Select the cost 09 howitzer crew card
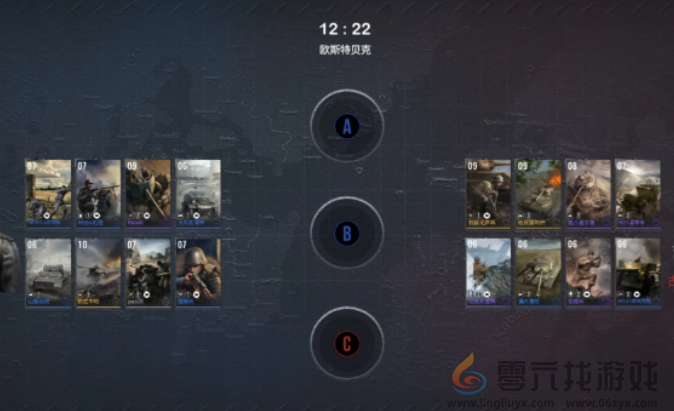 coord(148,190)
